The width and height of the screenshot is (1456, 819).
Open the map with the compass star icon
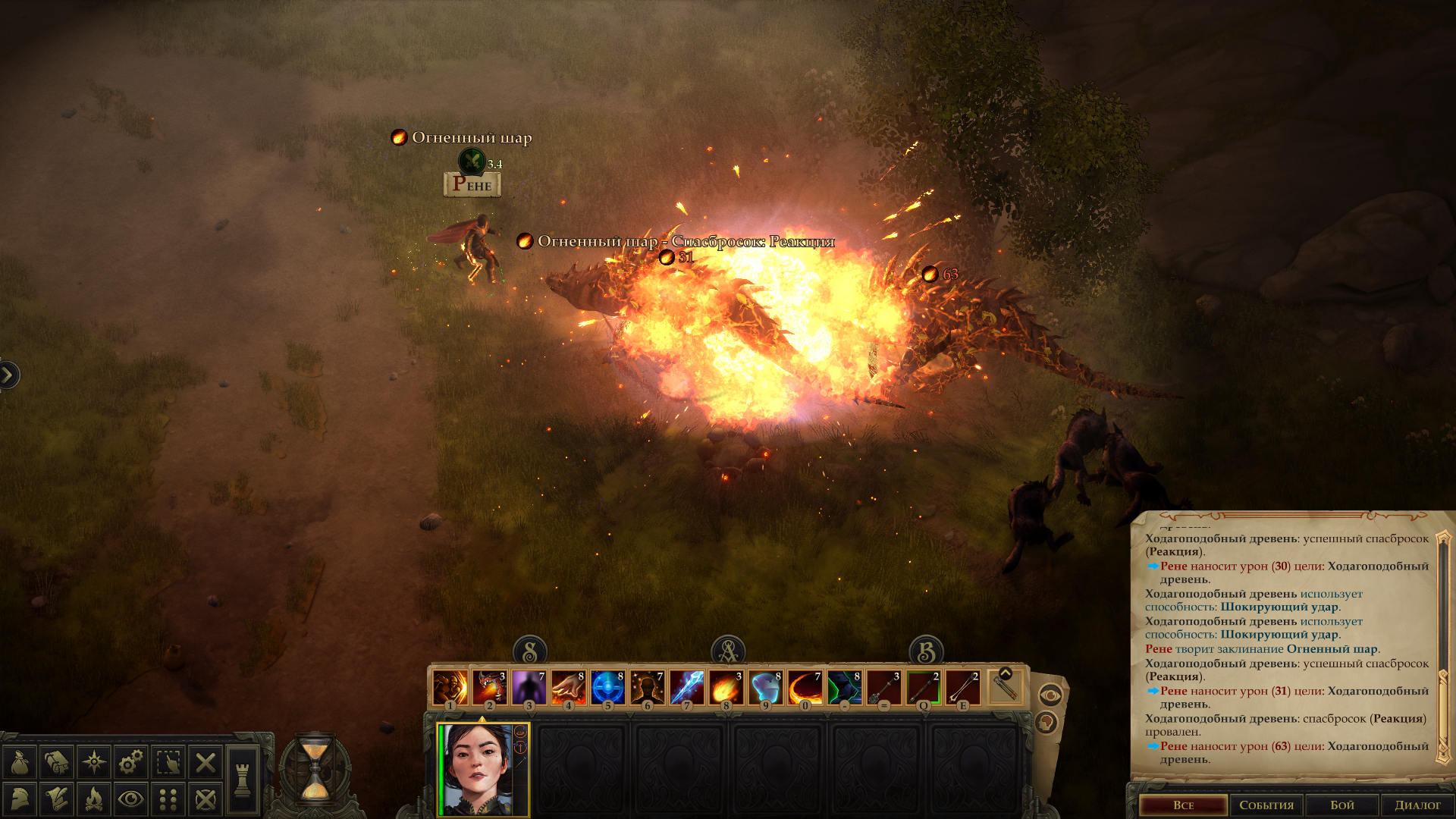tap(94, 762)
